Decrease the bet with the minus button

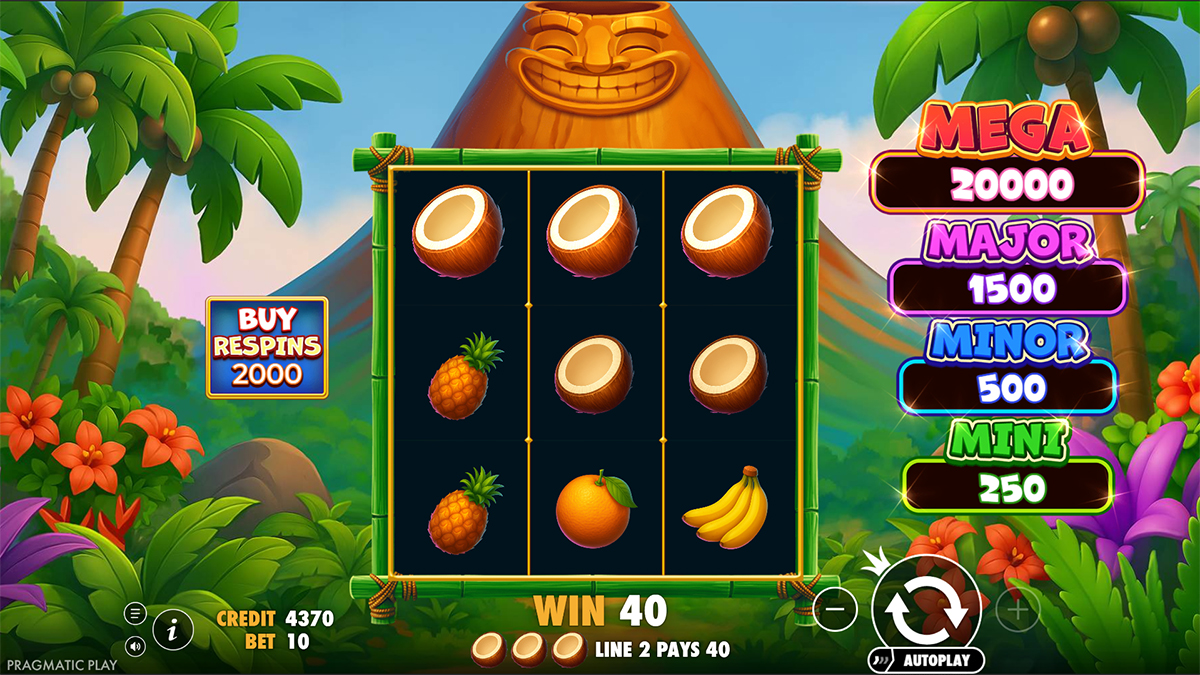tap(835, 607)
